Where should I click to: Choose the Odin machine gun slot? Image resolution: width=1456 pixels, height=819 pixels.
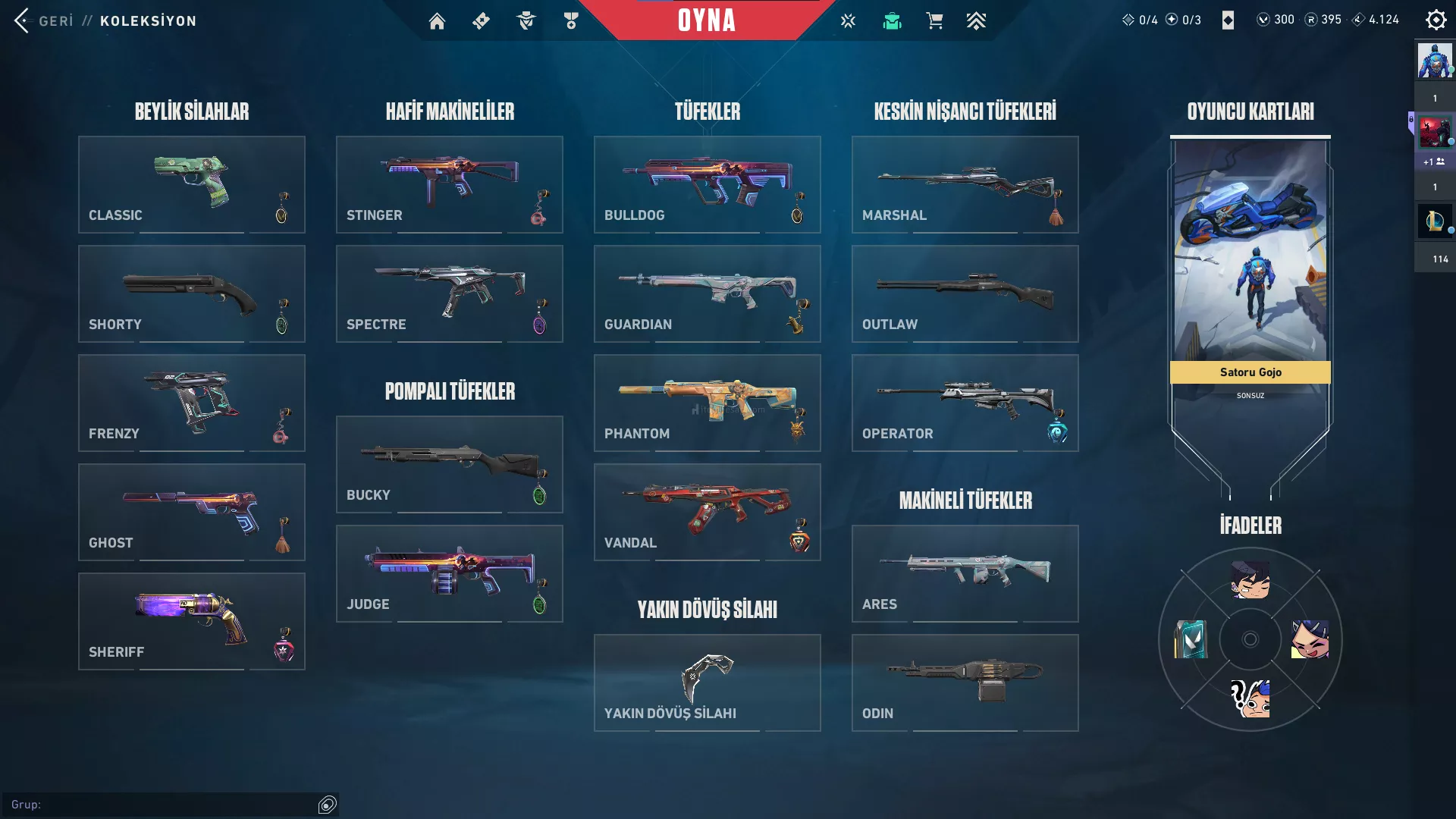[965, 682]
